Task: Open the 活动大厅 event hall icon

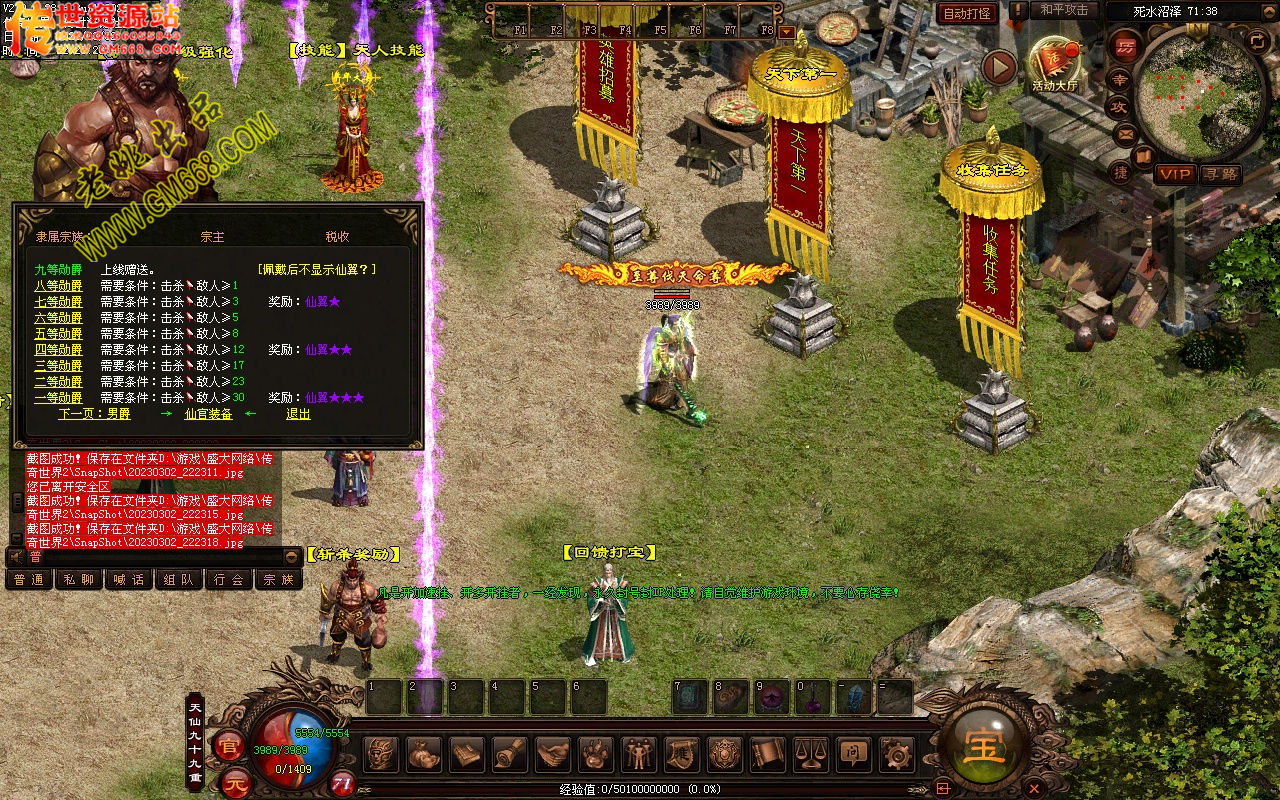Action: [x=1055, y=65]
